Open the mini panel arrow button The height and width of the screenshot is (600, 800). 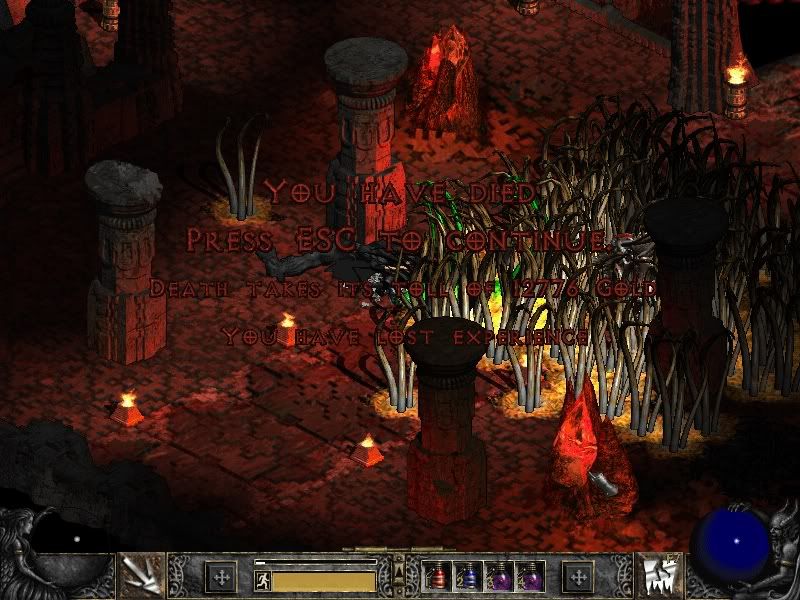399,571
